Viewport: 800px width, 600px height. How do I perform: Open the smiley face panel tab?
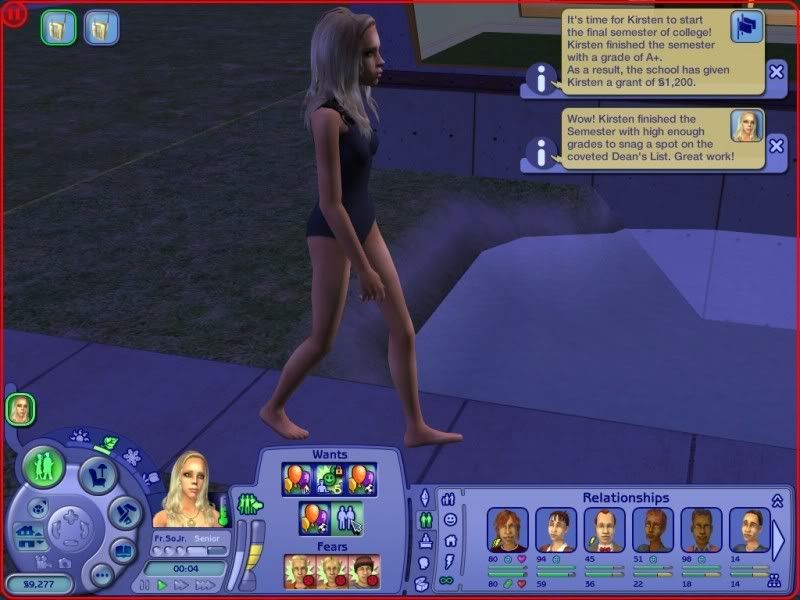click(450, 520)
